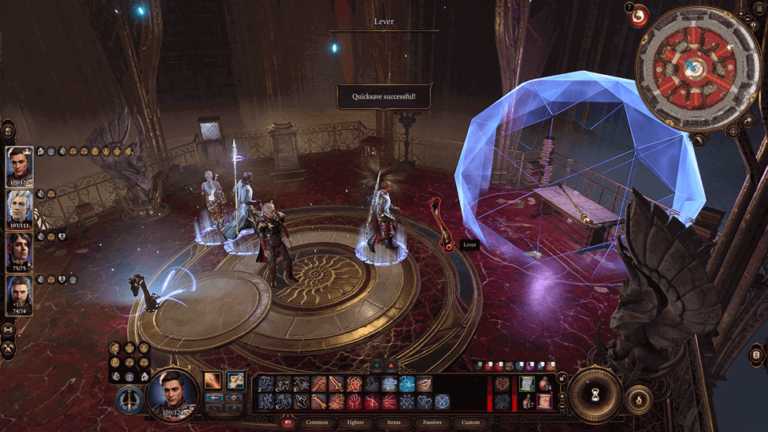
Task: Choose the third party portrait with 75 HP
Action: [x=19, y=251]
